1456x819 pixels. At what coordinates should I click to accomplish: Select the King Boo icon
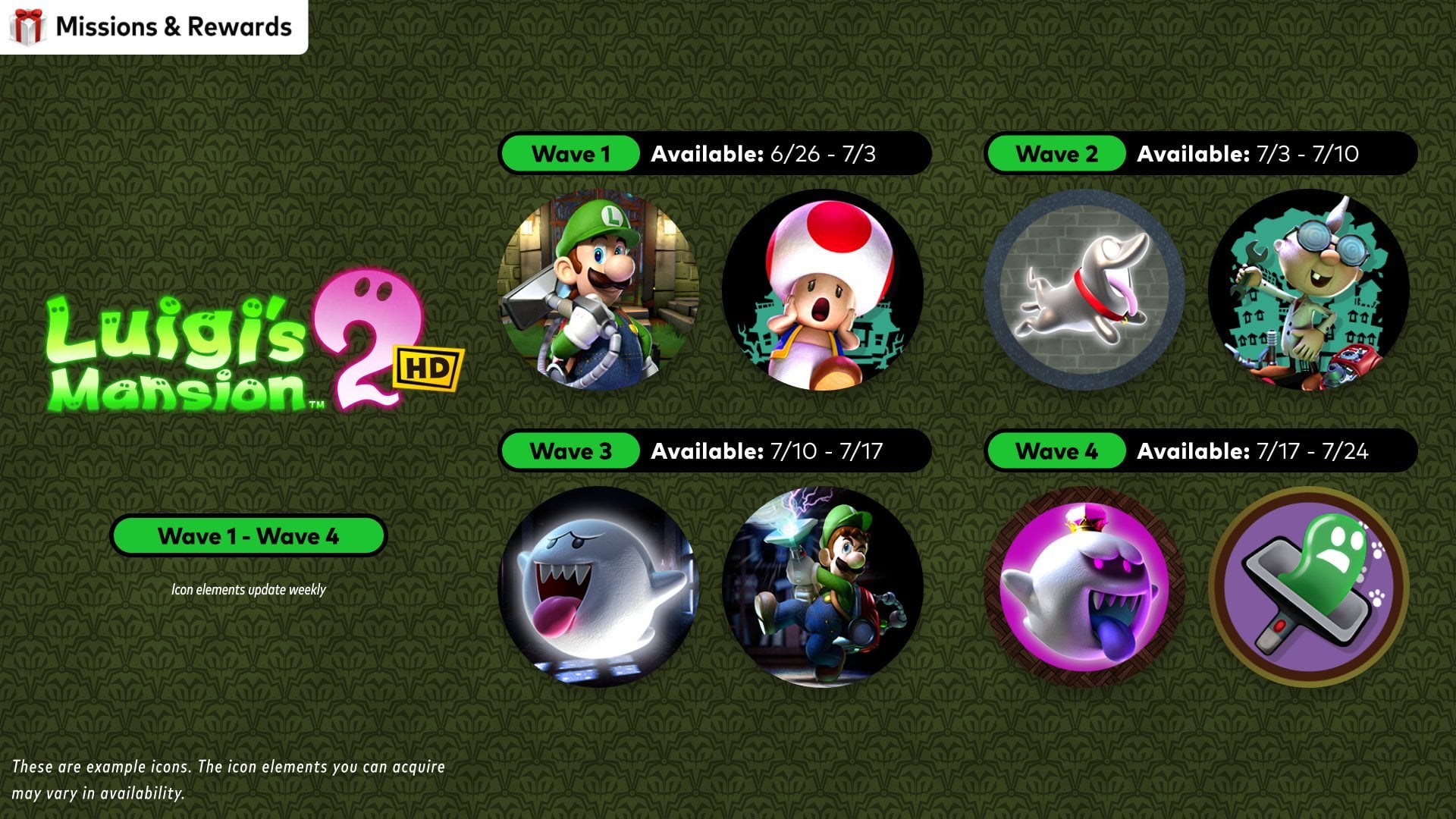point(1084,587)
